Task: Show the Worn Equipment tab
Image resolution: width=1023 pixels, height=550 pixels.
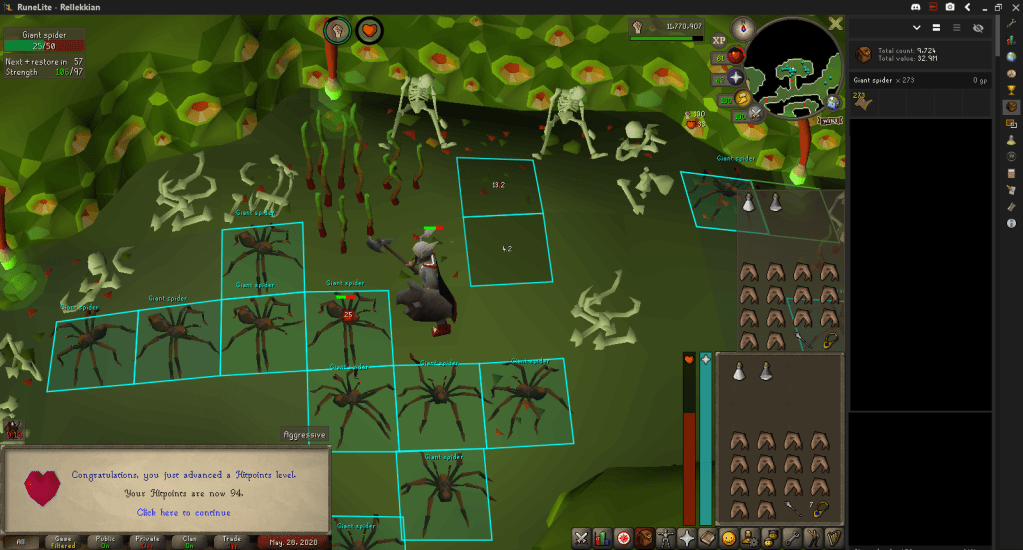Action: point(667,538)
